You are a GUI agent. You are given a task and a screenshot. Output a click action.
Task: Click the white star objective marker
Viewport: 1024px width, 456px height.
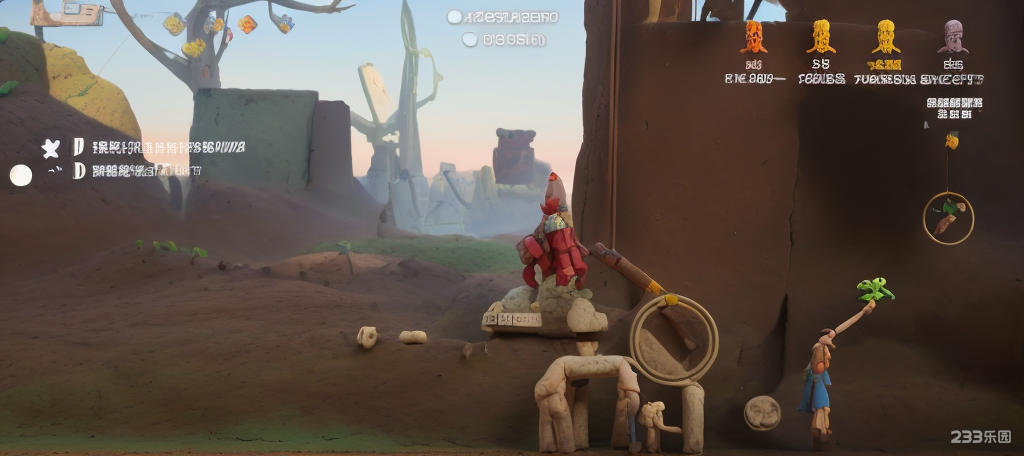pos(50,148)
